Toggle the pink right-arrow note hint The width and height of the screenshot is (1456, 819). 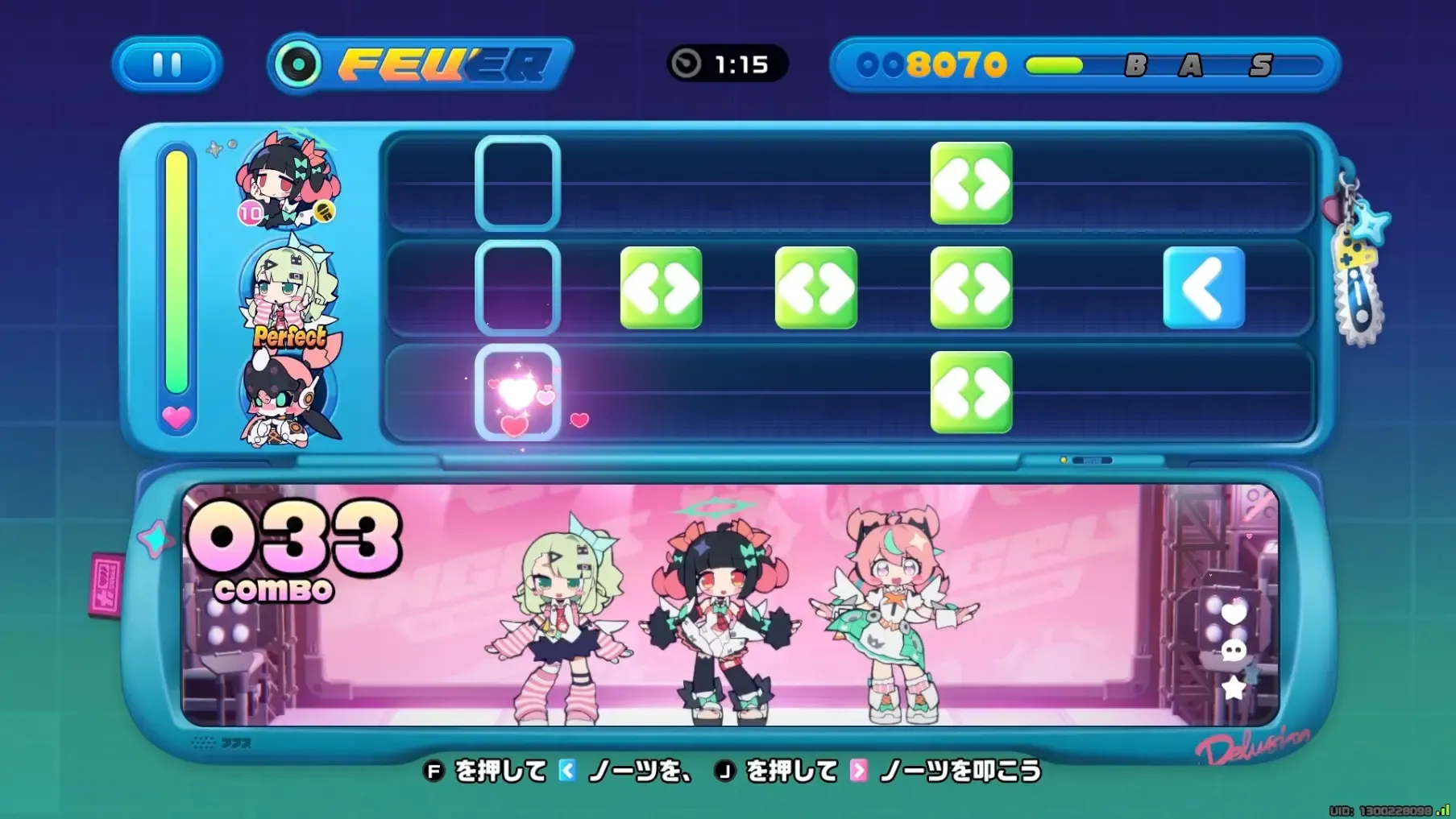857,770
